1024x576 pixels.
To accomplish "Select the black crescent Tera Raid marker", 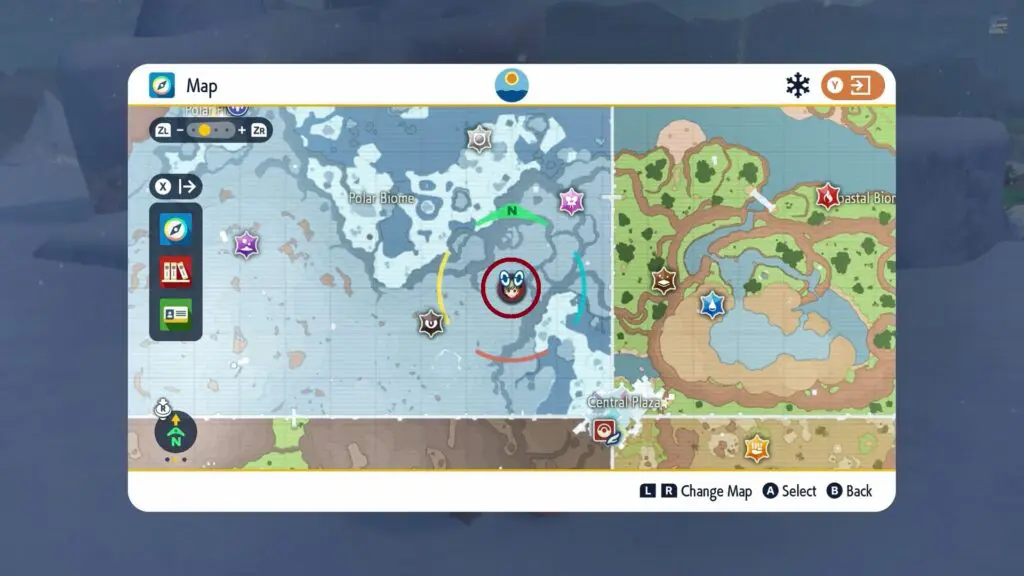I will (x=431, y=323).
